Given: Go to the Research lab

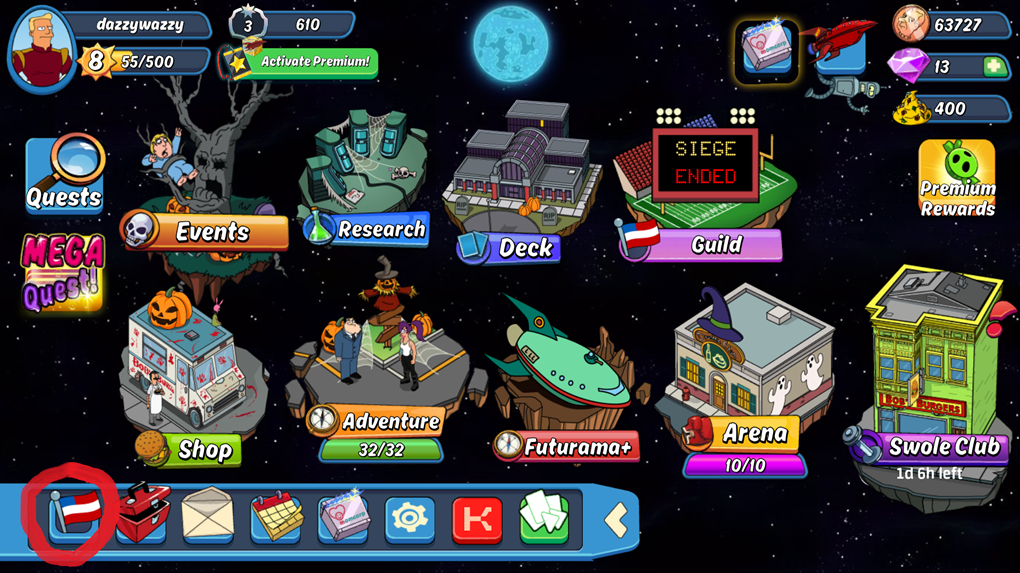Looking at the screenshot, I should pyautogui.click(x=368, y=229).
